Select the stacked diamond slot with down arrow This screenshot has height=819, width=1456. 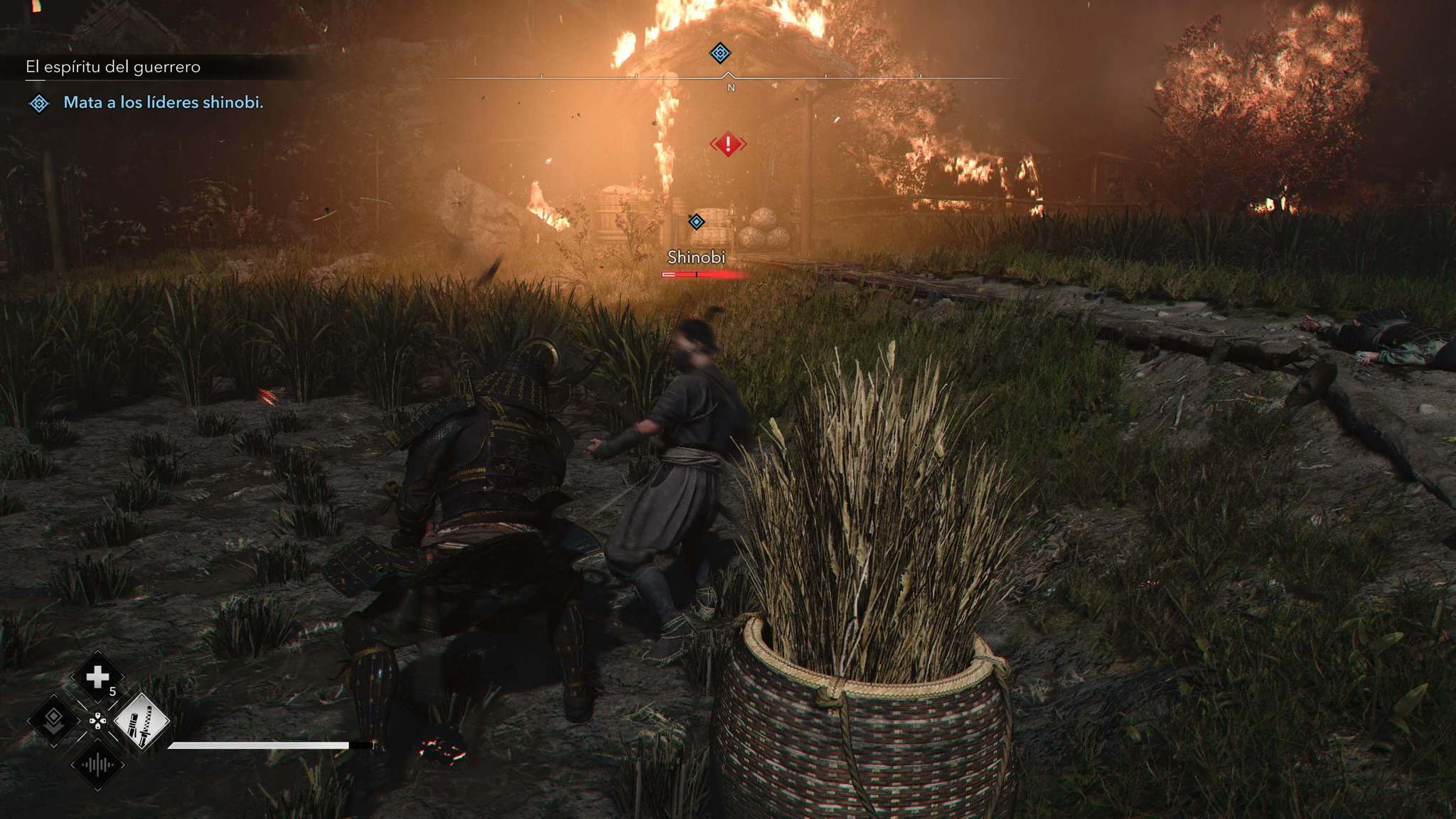point(53,722)
